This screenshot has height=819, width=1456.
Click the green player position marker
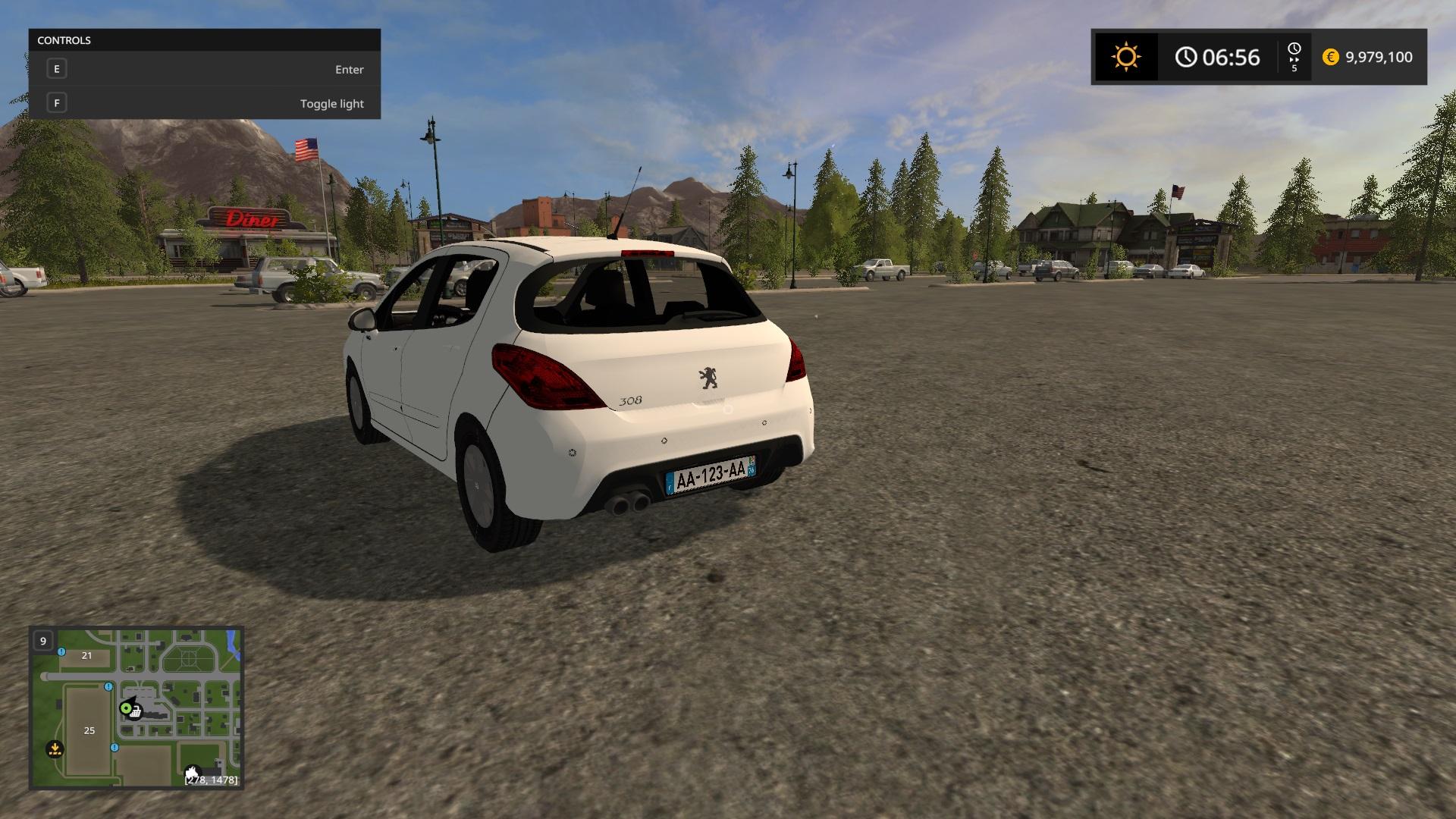[126, 708]
